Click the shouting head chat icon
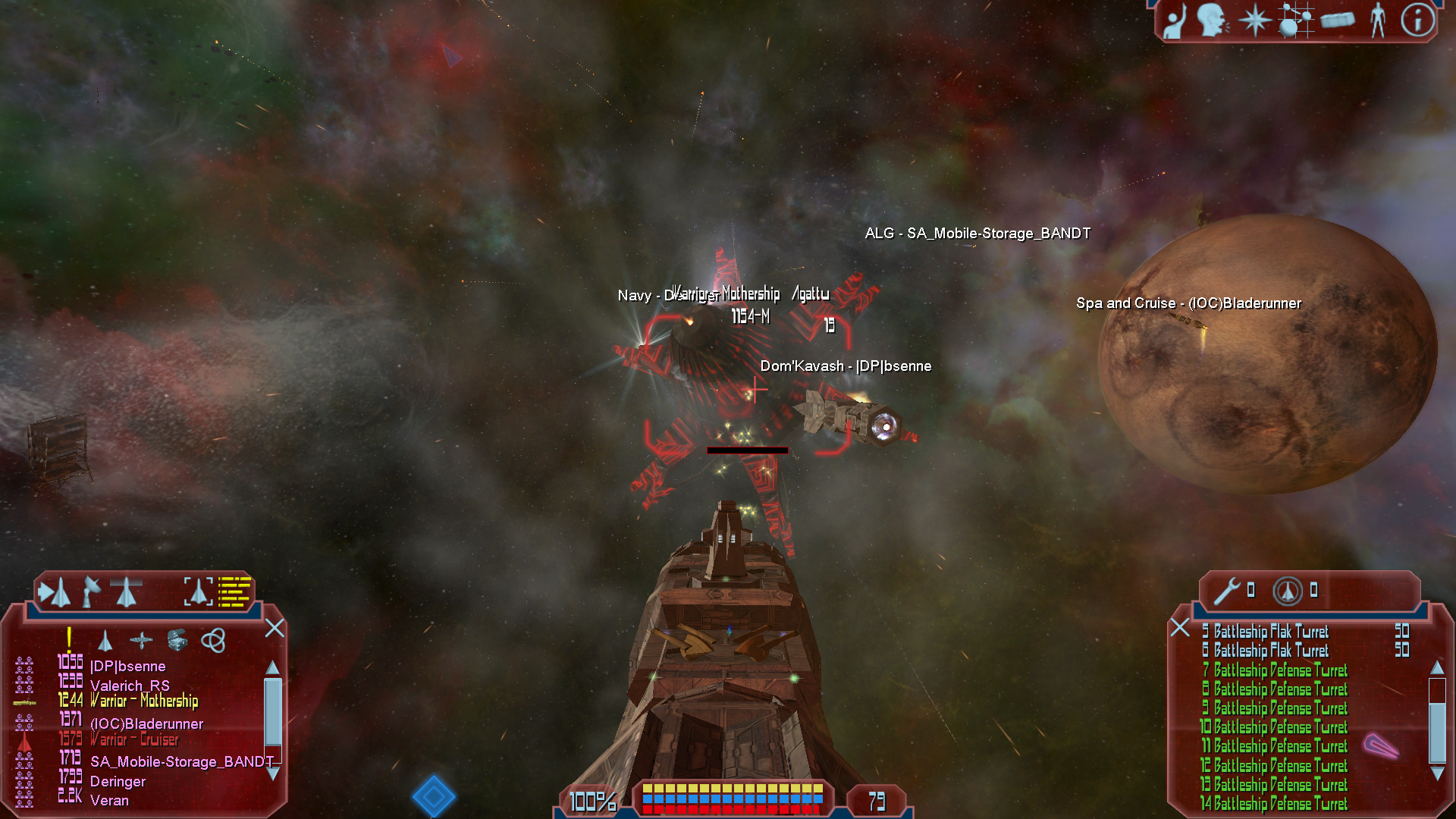The height and width of the screenshot is (819, 1456). pos(1212,20)
